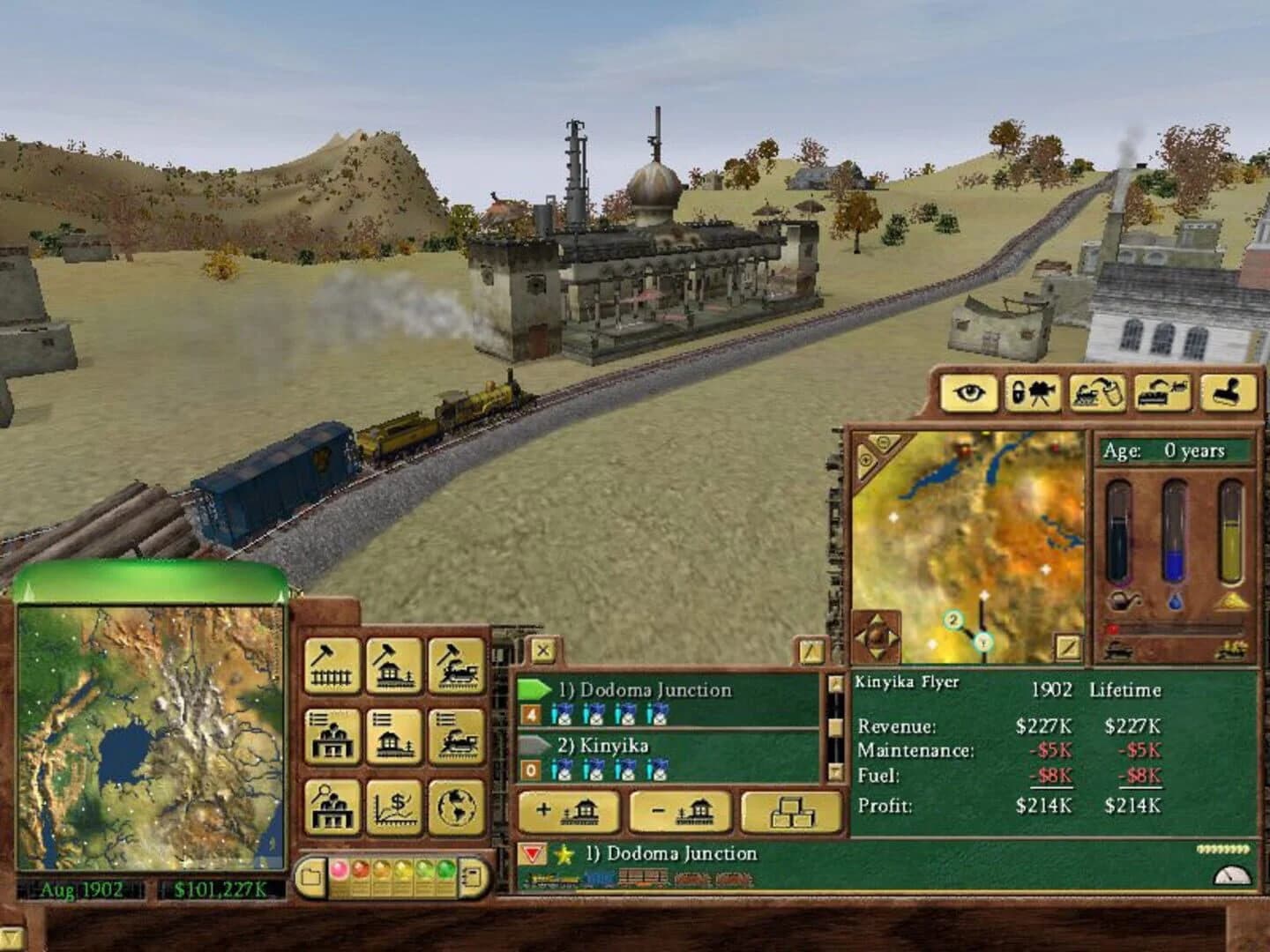1270x952 pixels.
Task: Expand the overview minimap with its top arrow
Action: [x=29, y=592]
